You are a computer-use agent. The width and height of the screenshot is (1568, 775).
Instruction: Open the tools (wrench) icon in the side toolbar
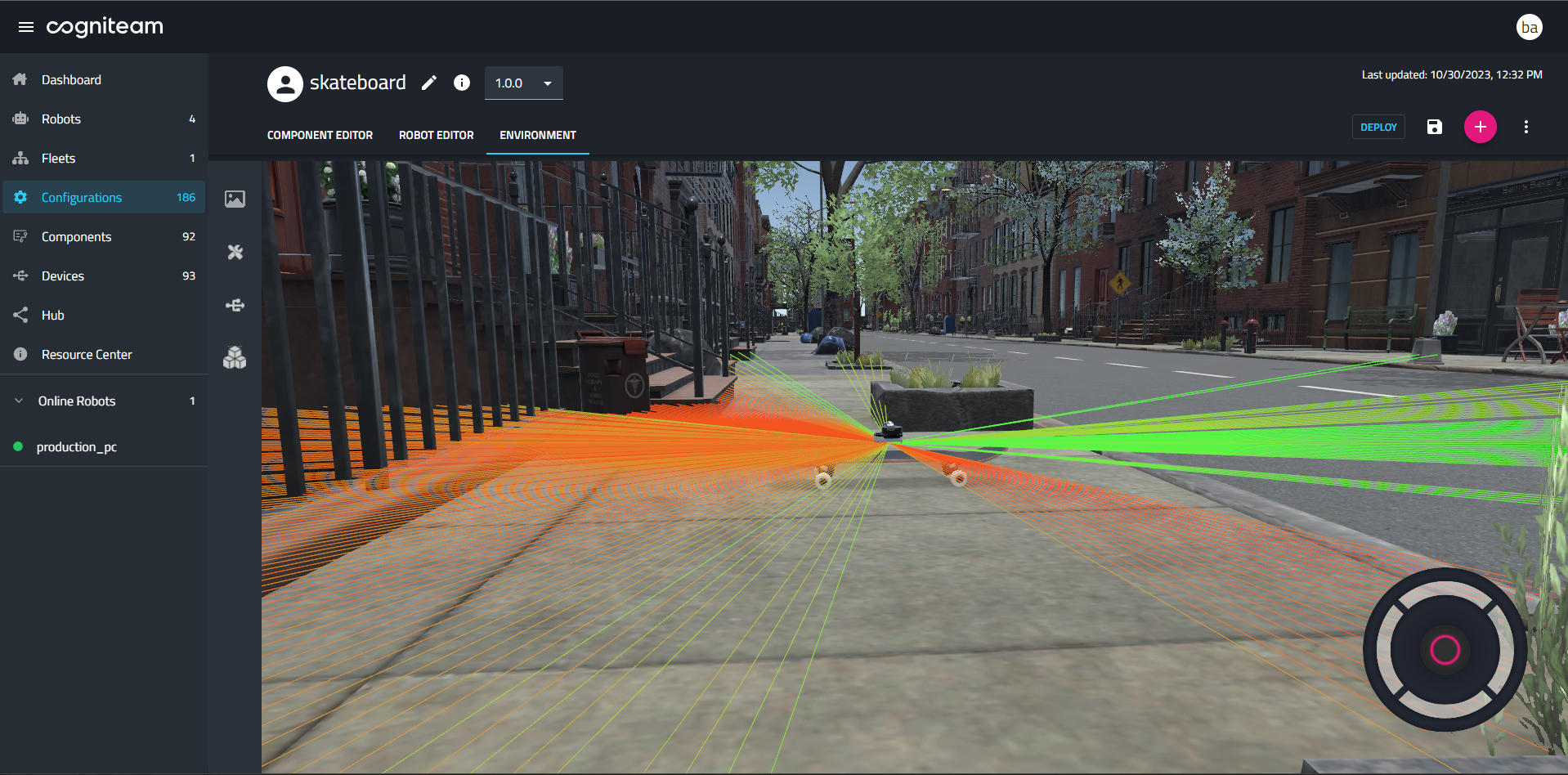tap(235, 252)
